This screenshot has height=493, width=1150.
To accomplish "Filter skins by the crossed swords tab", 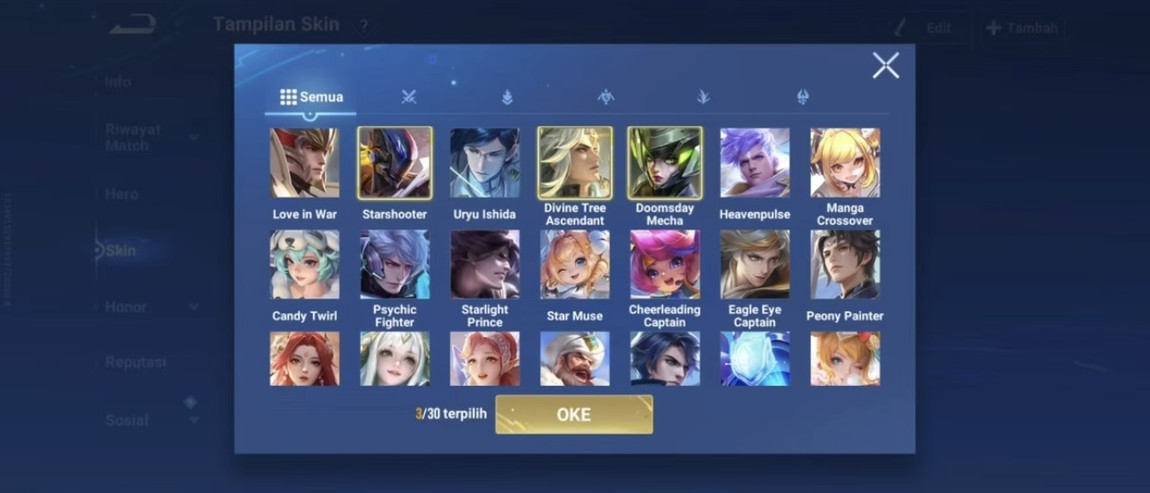I will click(x=409, y=97).
